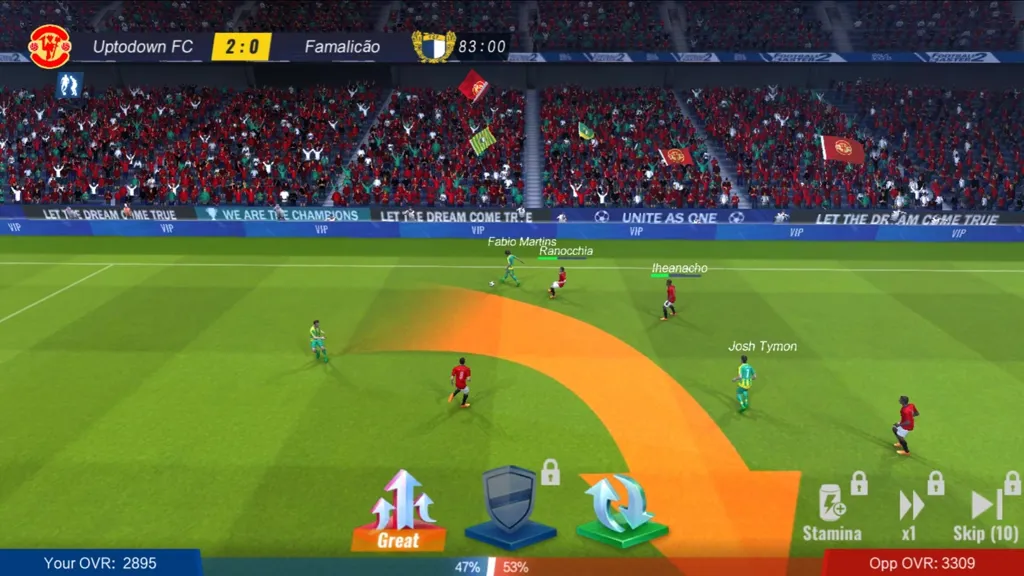
Task: Change the x1 match speed
Action: (910, 512)
